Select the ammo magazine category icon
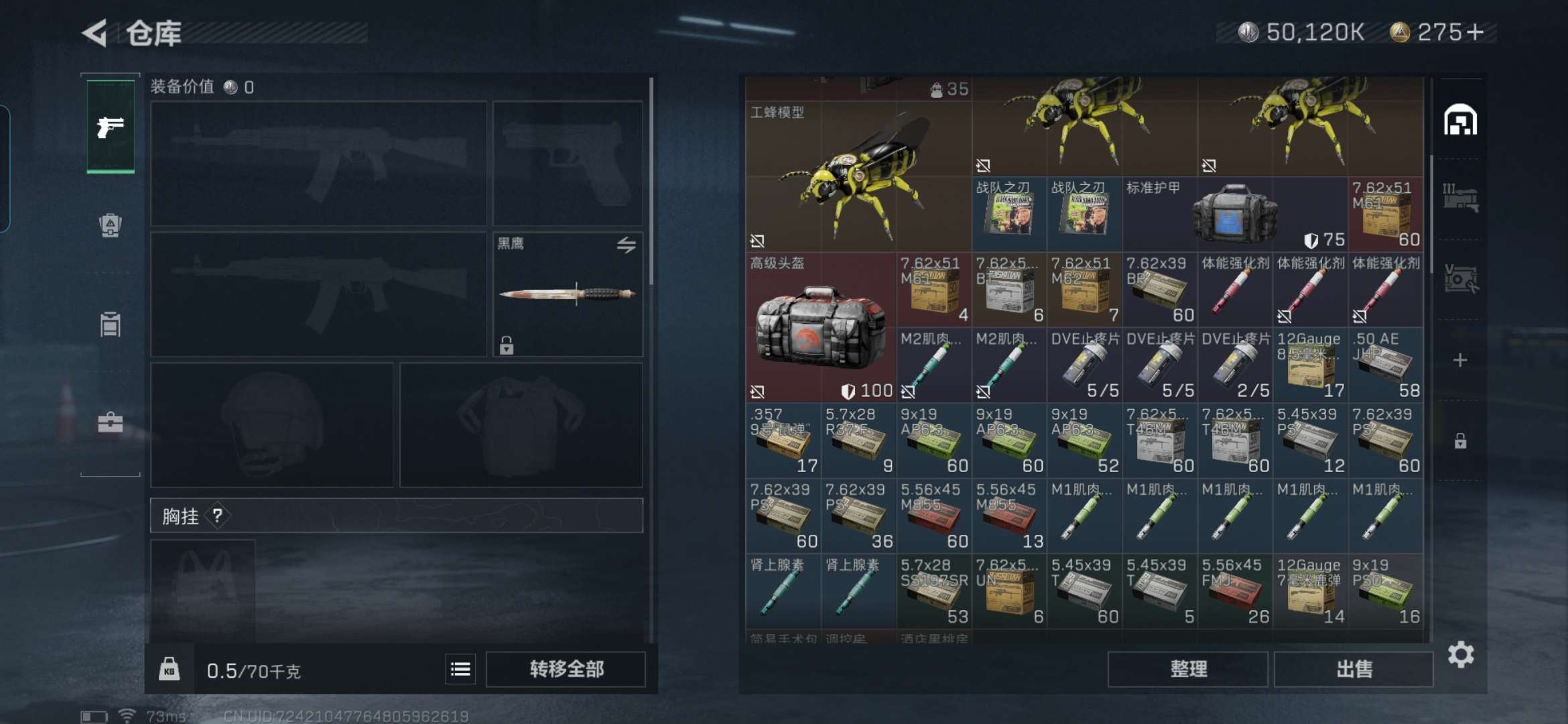 tap(111, 325)
